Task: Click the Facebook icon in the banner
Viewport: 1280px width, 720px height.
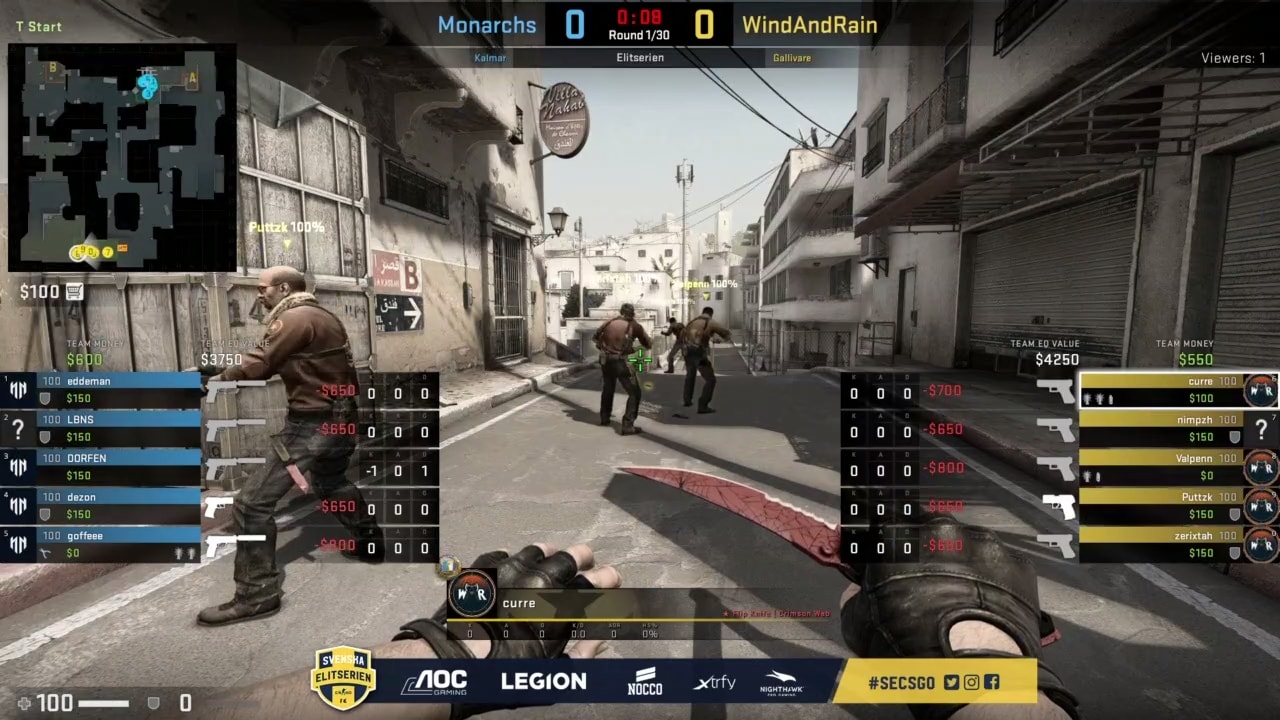Action: (x=991, y=683)
